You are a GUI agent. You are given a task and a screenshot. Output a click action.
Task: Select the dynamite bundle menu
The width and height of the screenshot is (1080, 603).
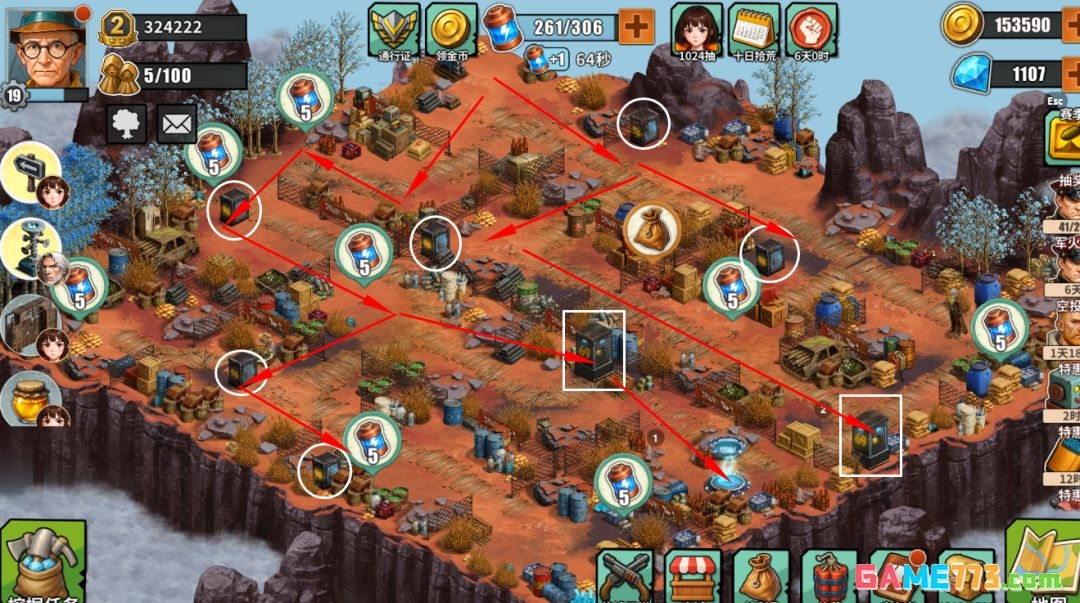pos(829,577)
